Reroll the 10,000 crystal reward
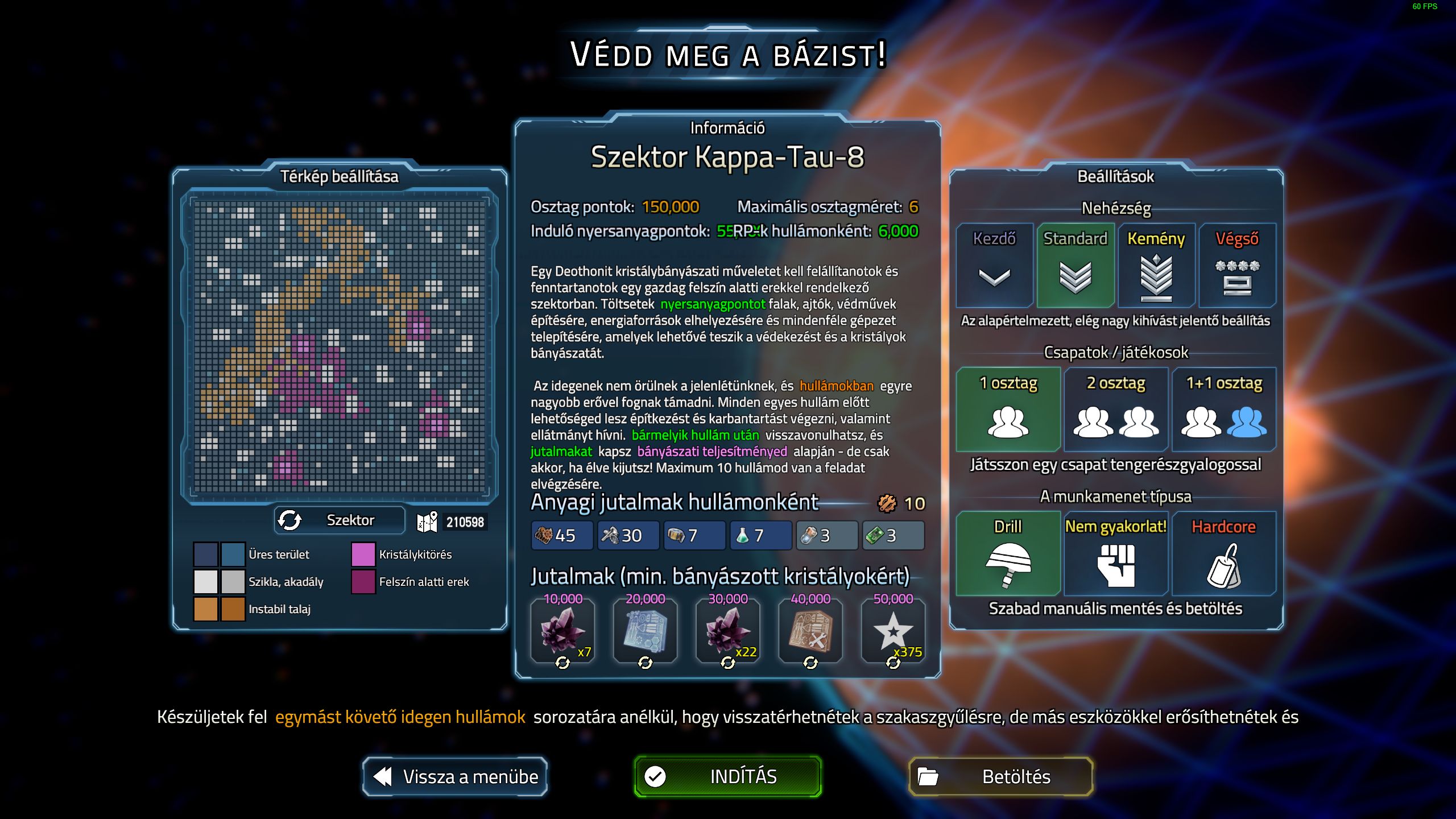 click(562, 663)
